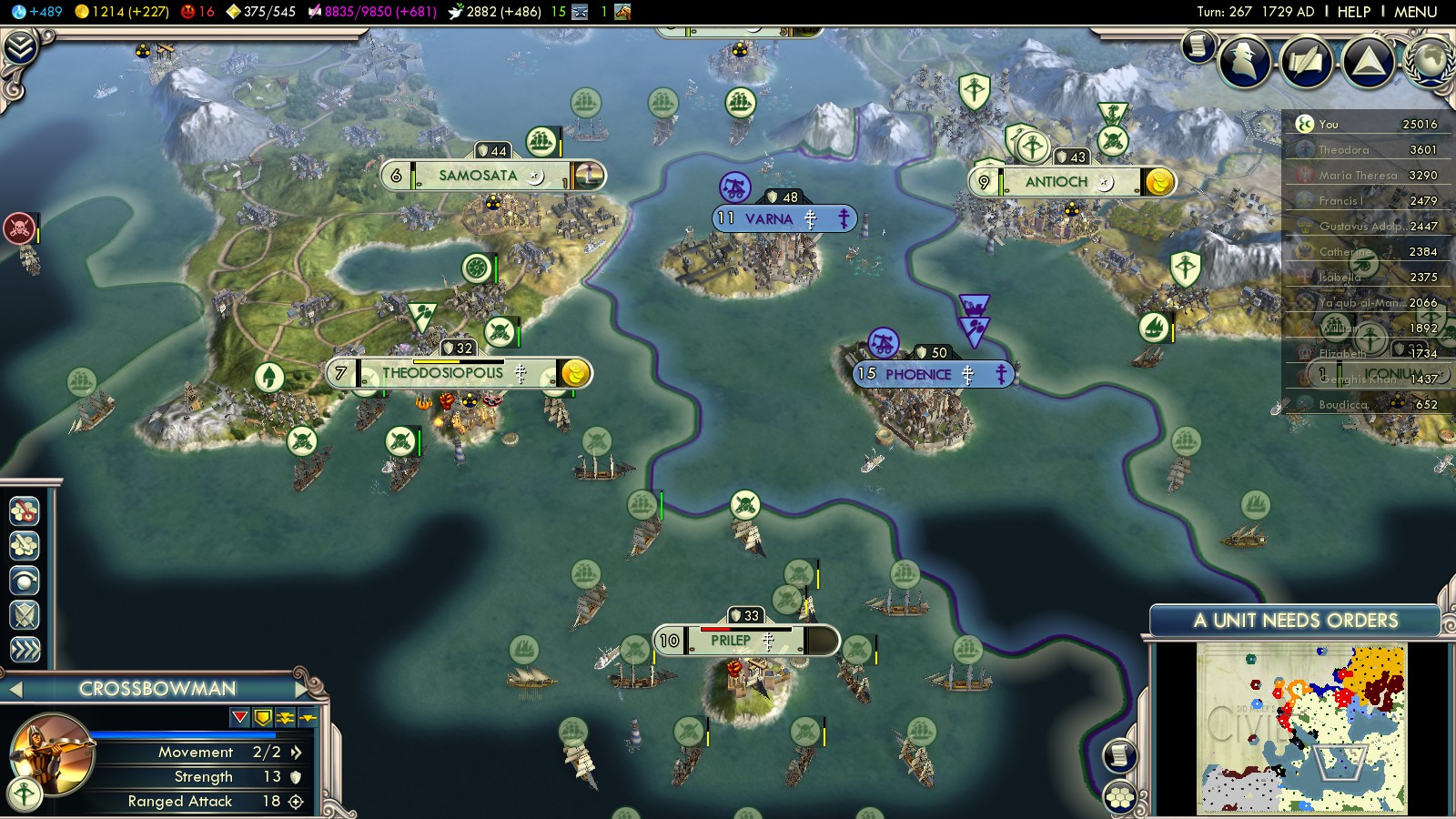Open the espionage spy overview

1245,62
